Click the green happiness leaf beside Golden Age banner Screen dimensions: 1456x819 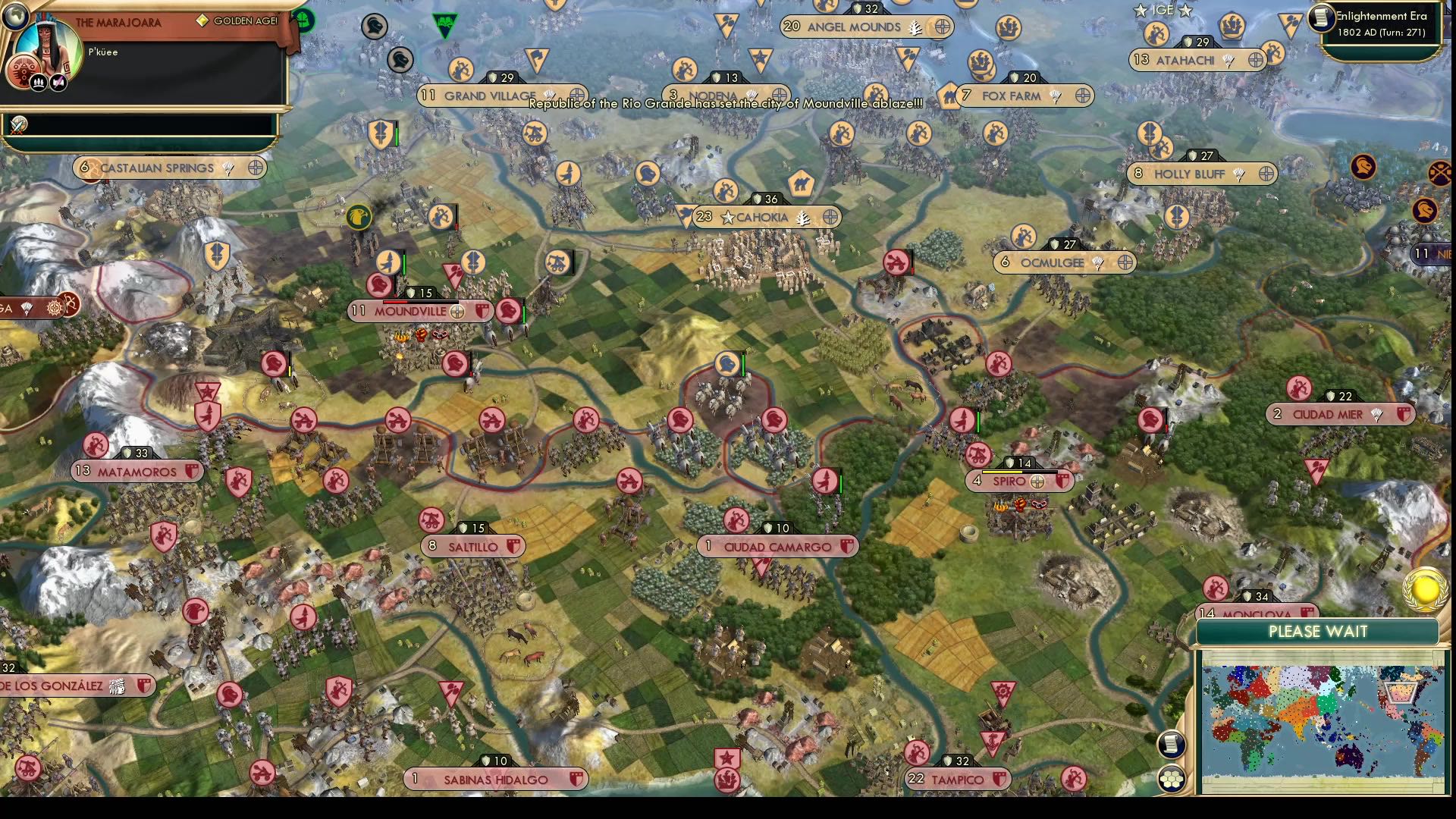pos(303,20)
